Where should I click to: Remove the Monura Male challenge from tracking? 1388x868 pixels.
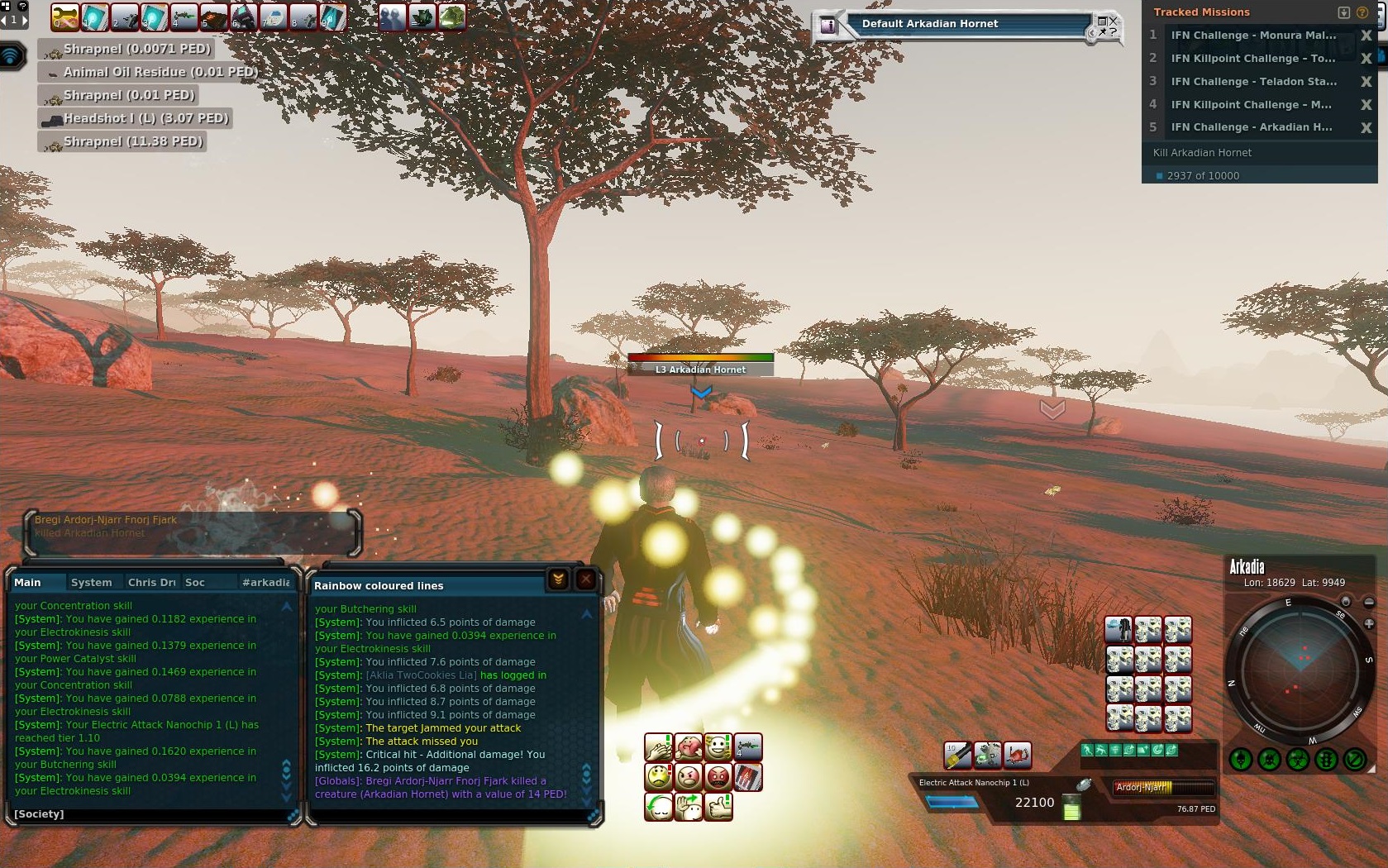click(1366, 36)
